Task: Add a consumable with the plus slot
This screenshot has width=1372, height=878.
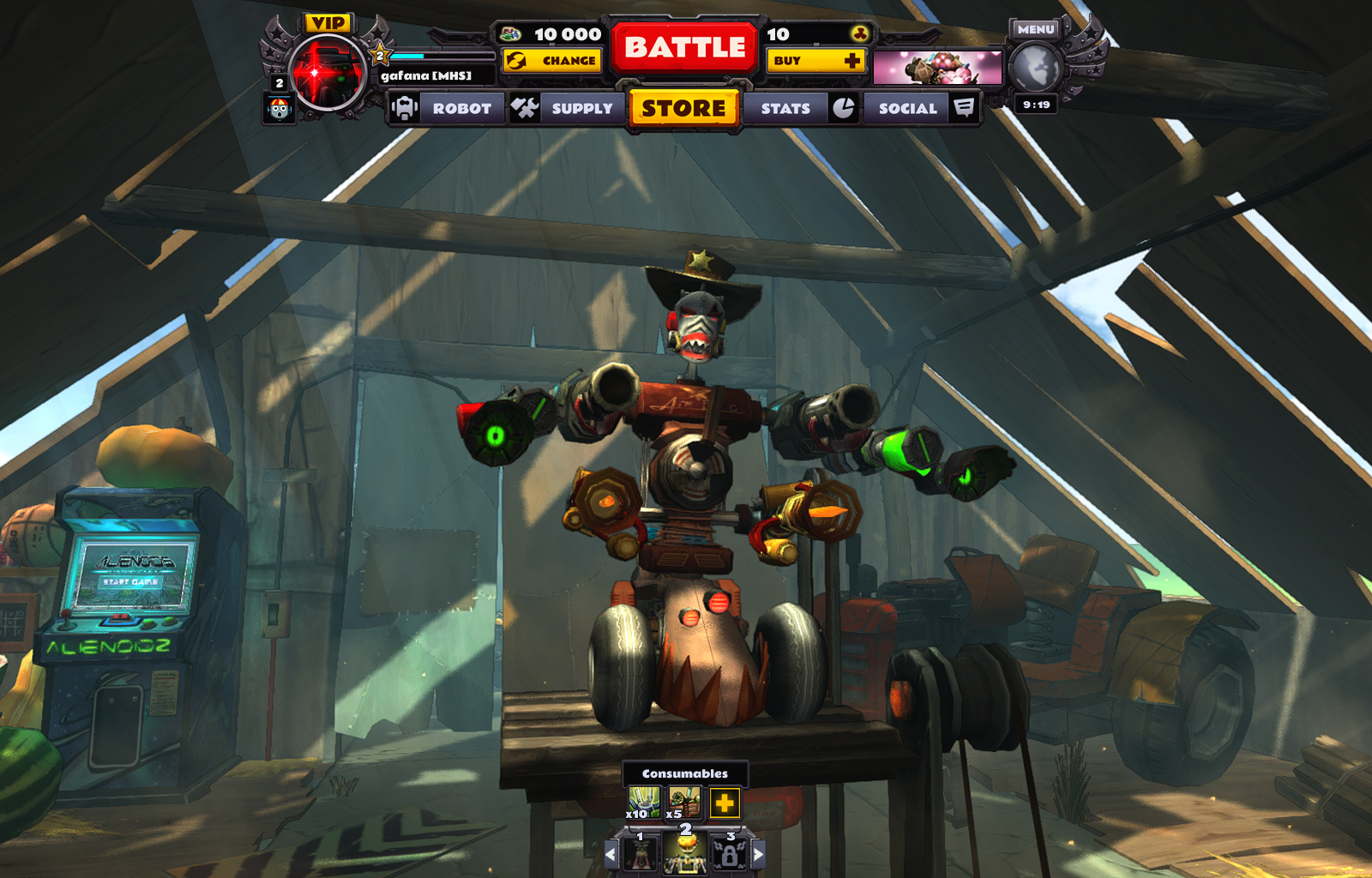Action: point(725,803)
